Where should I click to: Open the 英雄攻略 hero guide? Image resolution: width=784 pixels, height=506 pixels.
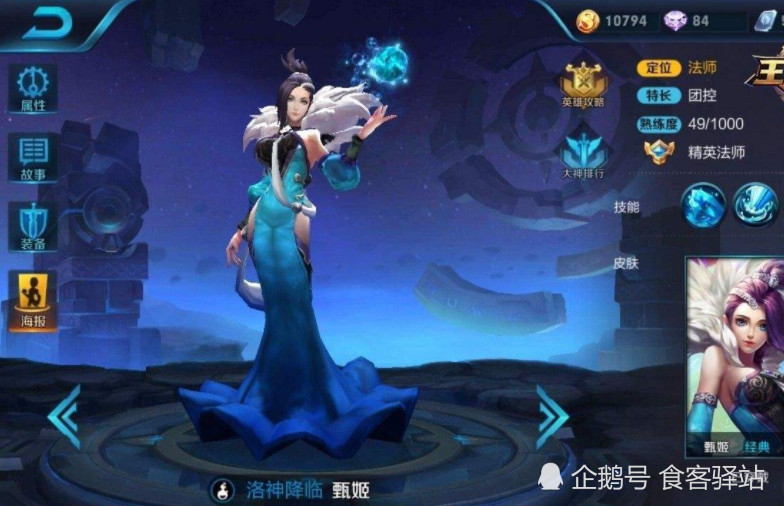[585, 86]
